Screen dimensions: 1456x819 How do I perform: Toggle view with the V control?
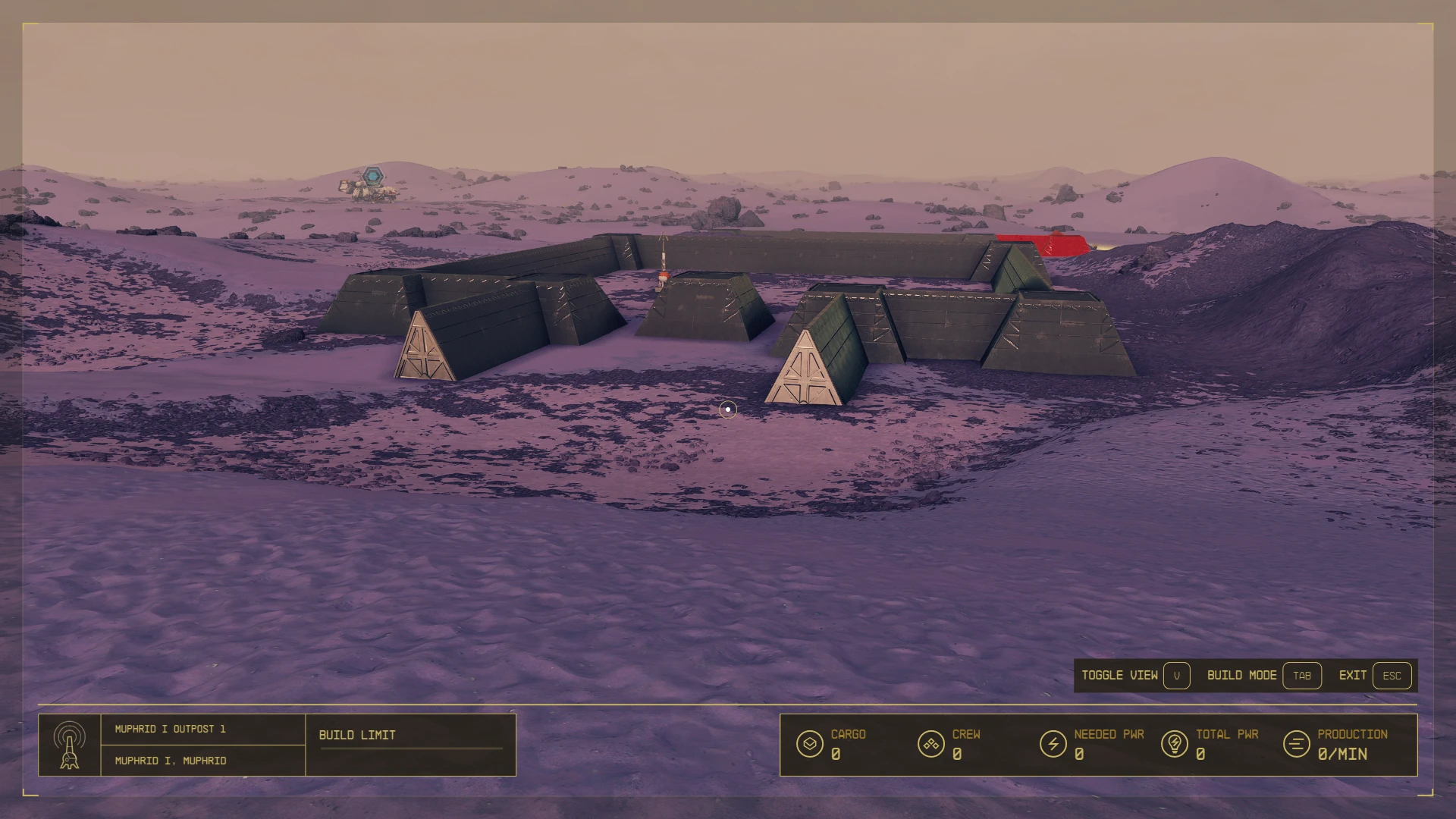coord(1176,675)
